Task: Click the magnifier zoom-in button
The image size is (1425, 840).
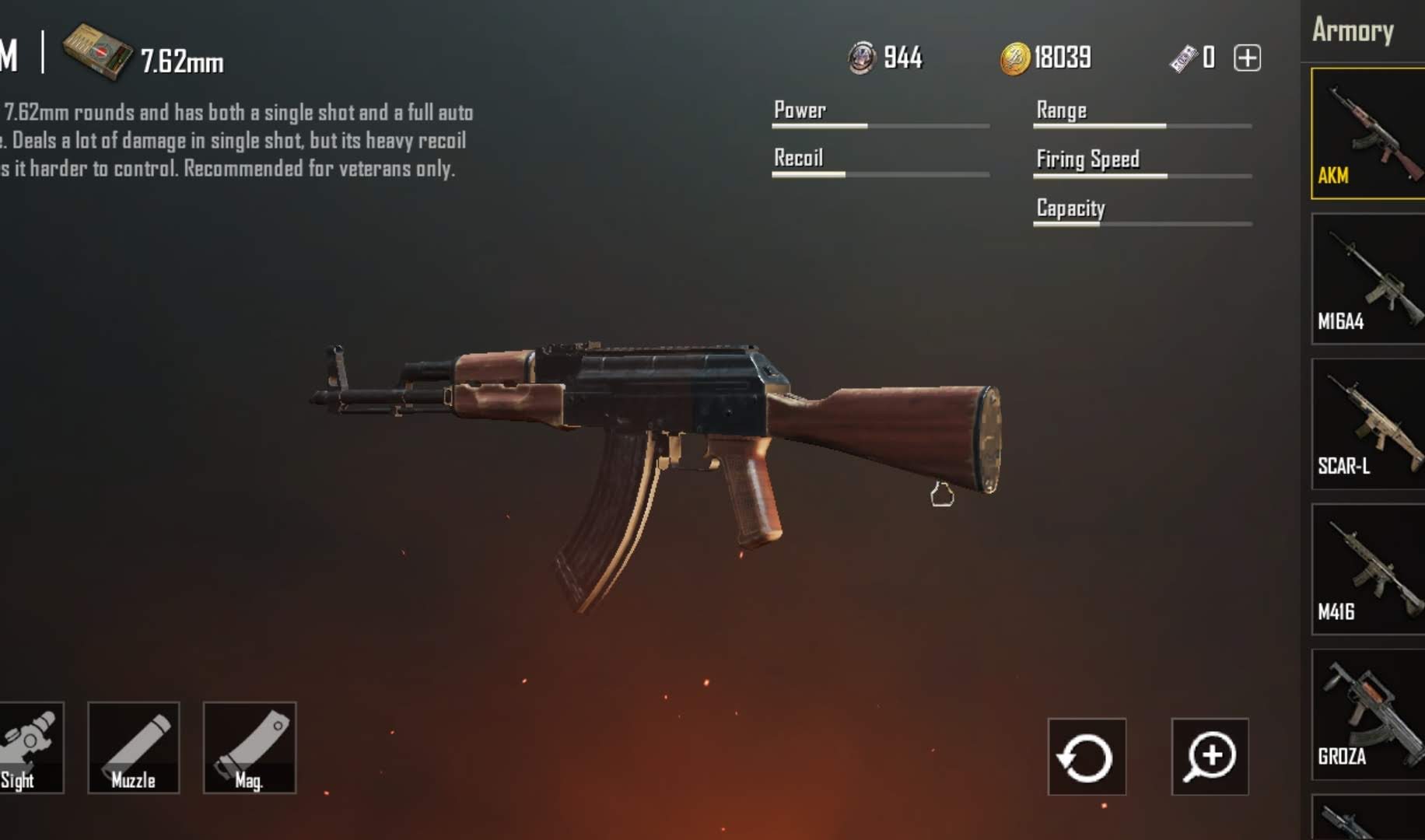Action: 1210,757
